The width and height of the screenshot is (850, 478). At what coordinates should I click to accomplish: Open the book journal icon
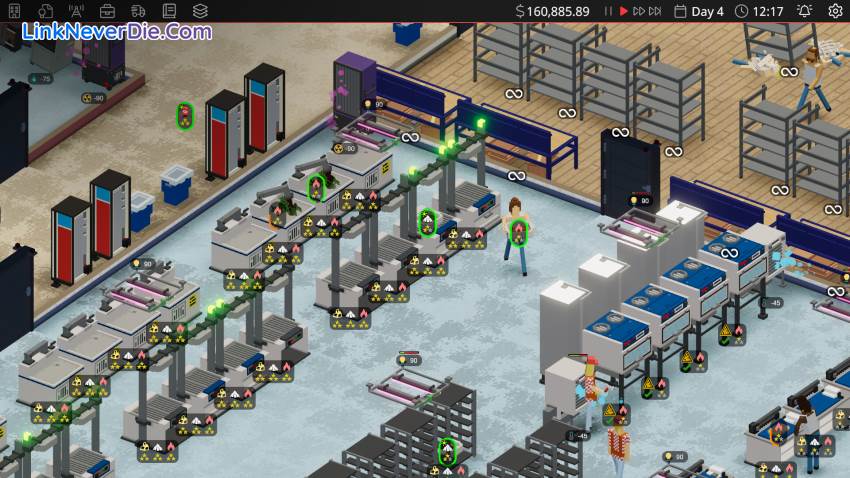point(170,11)
